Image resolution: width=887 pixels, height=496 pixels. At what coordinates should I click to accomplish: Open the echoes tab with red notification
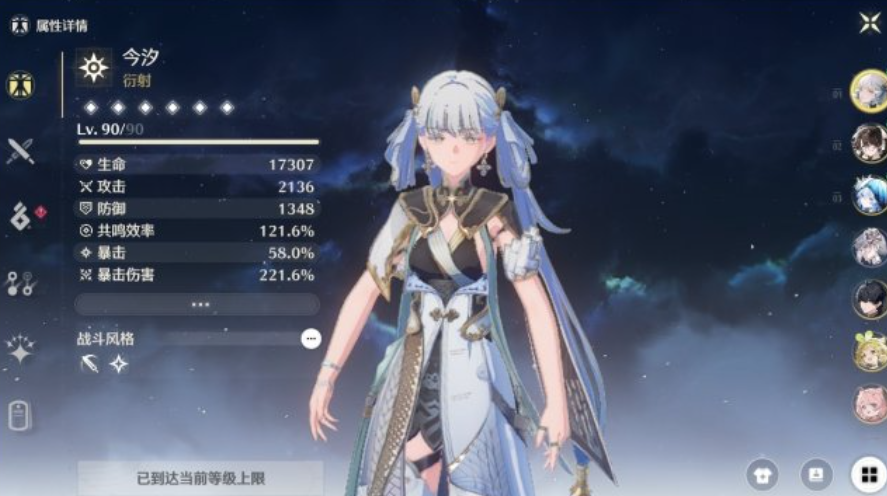click(22, 215)
